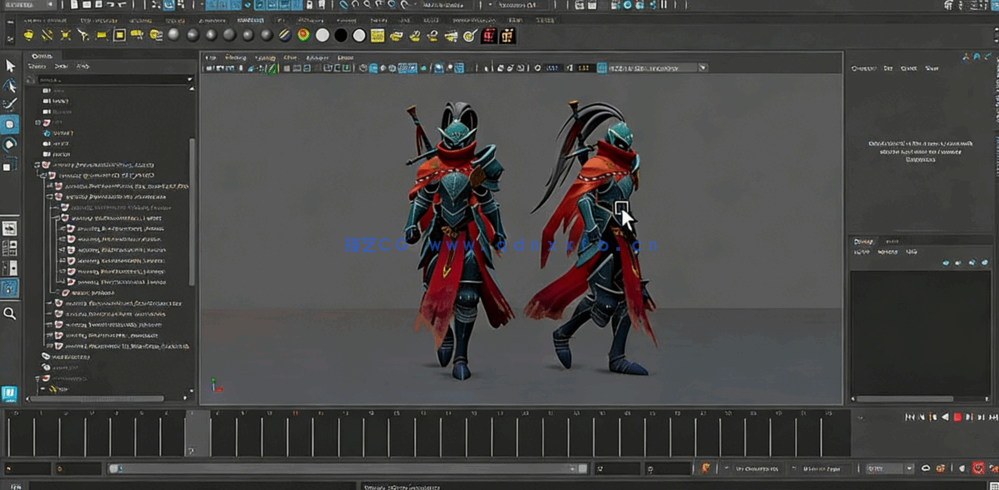This screenshot has width=999, height=490.
Task: Open the viewport panel dropdown arrow
Action: (703, 68)
